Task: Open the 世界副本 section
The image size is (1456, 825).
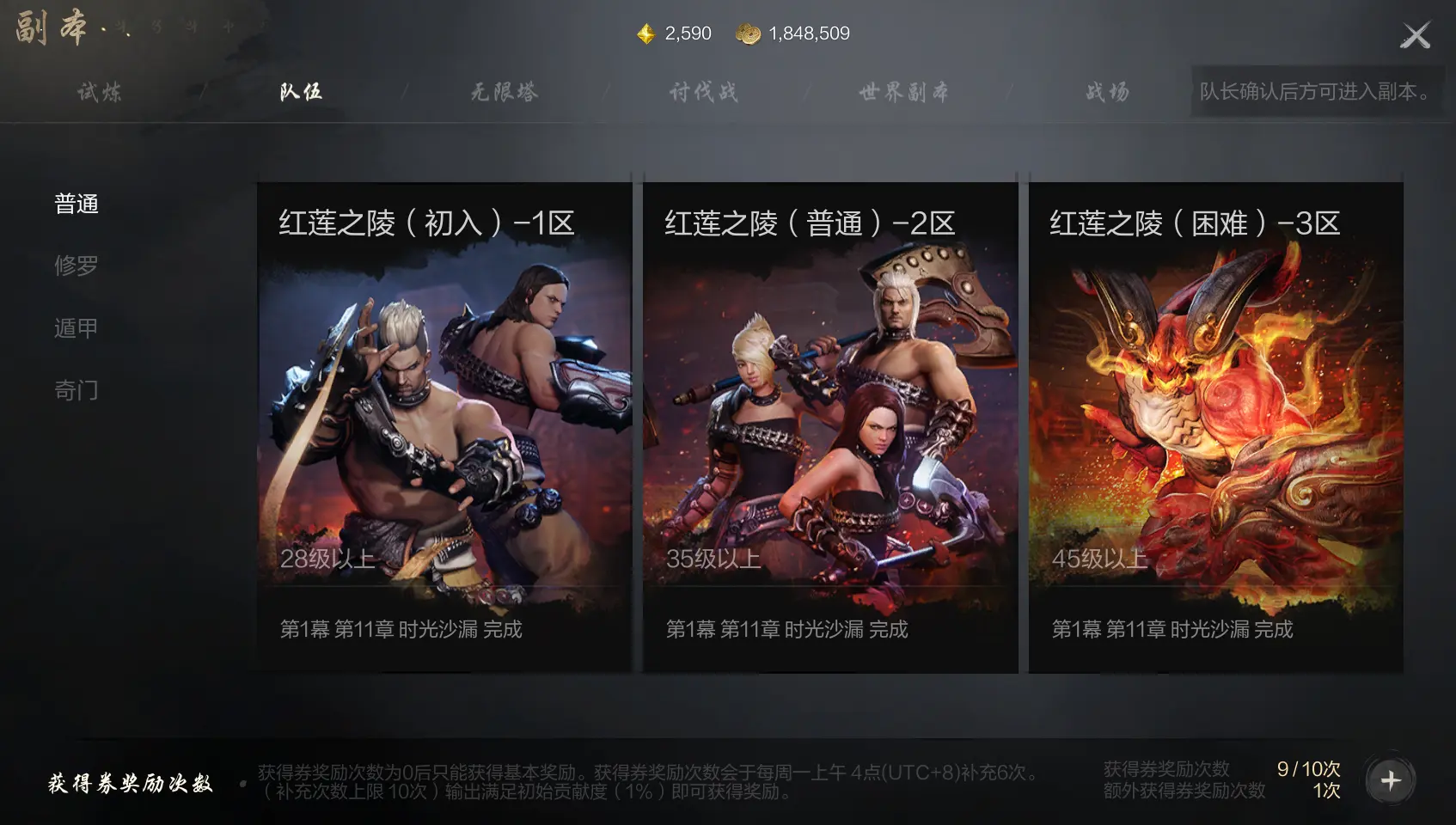Action: click(902, 91)
